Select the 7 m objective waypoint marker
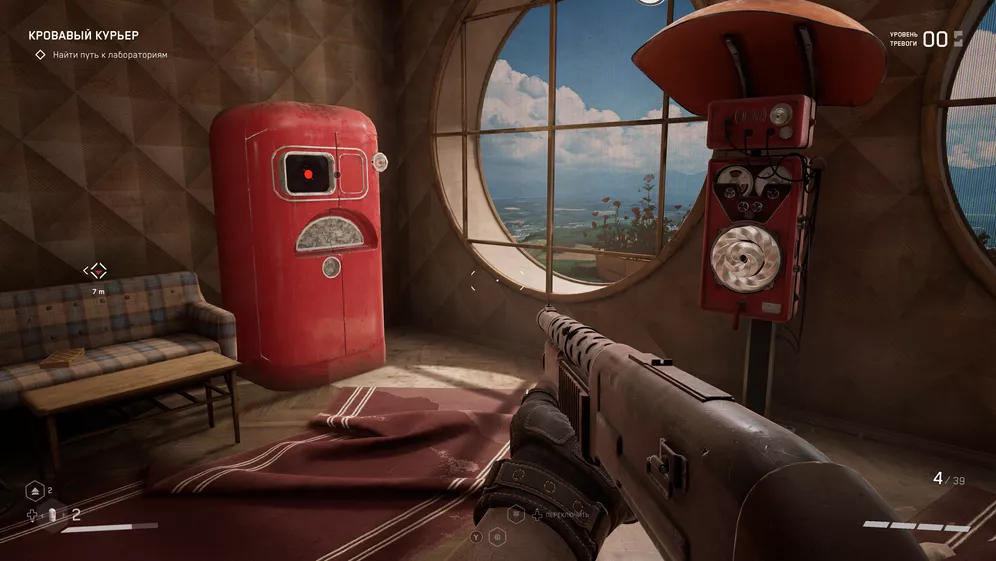Screen dimensions: 996x561 (95, 271)
